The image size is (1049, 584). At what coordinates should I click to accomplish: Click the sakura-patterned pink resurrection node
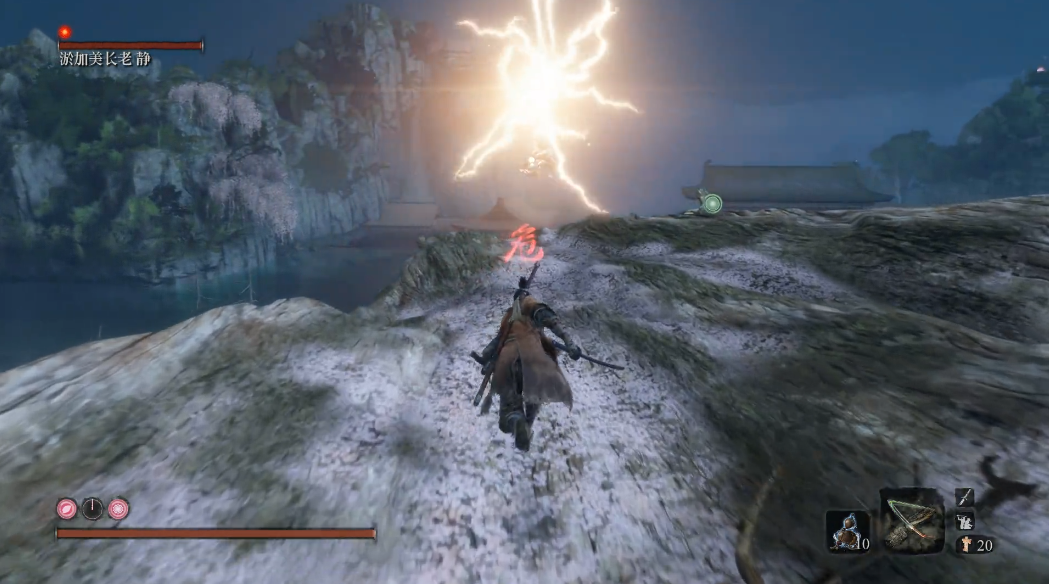click(119, 508)
